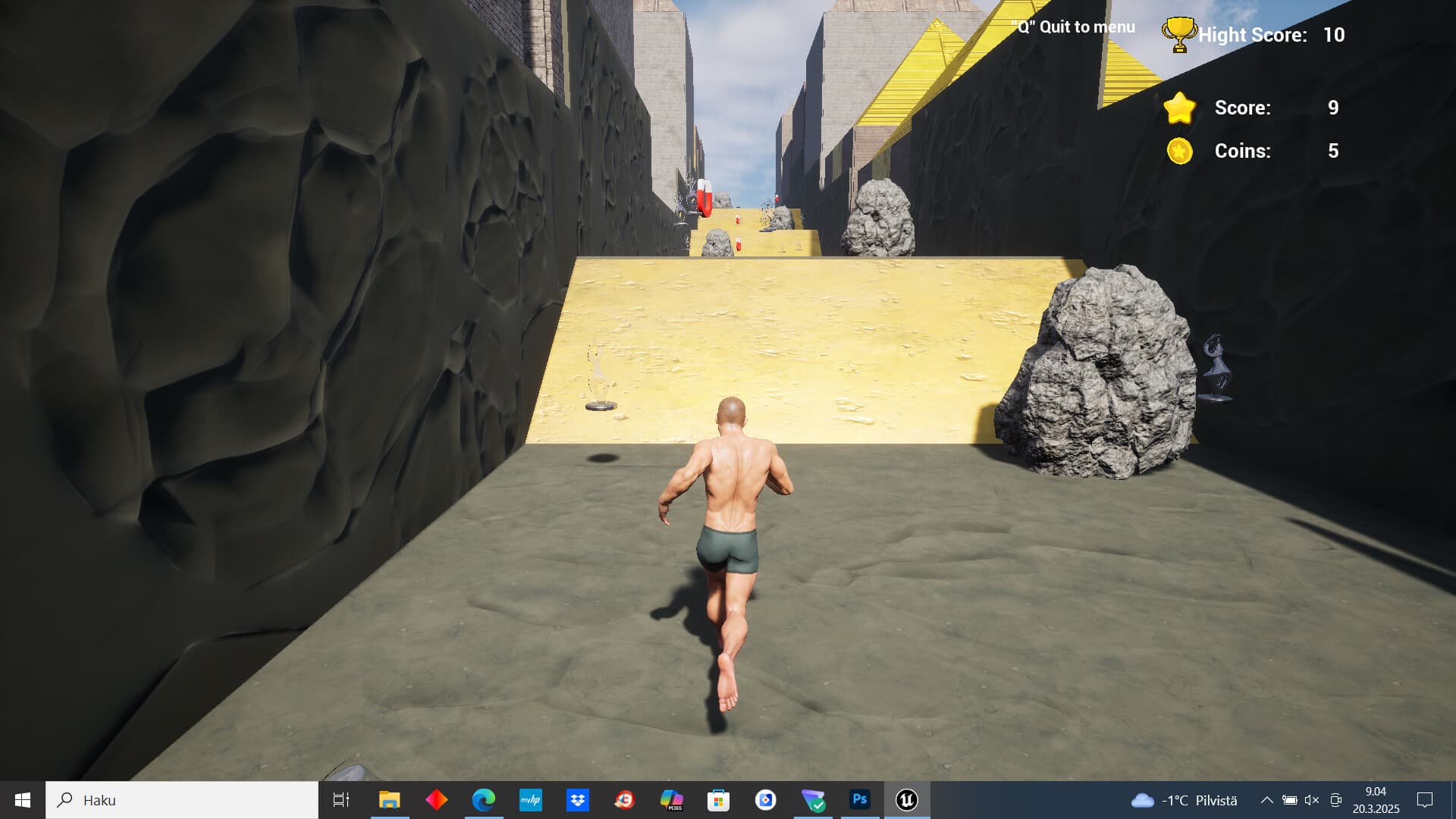Open File Explorer from the taskbar
Image resolution: width=1456 pixels, height=819 pixels.
(x=388, y=800)
